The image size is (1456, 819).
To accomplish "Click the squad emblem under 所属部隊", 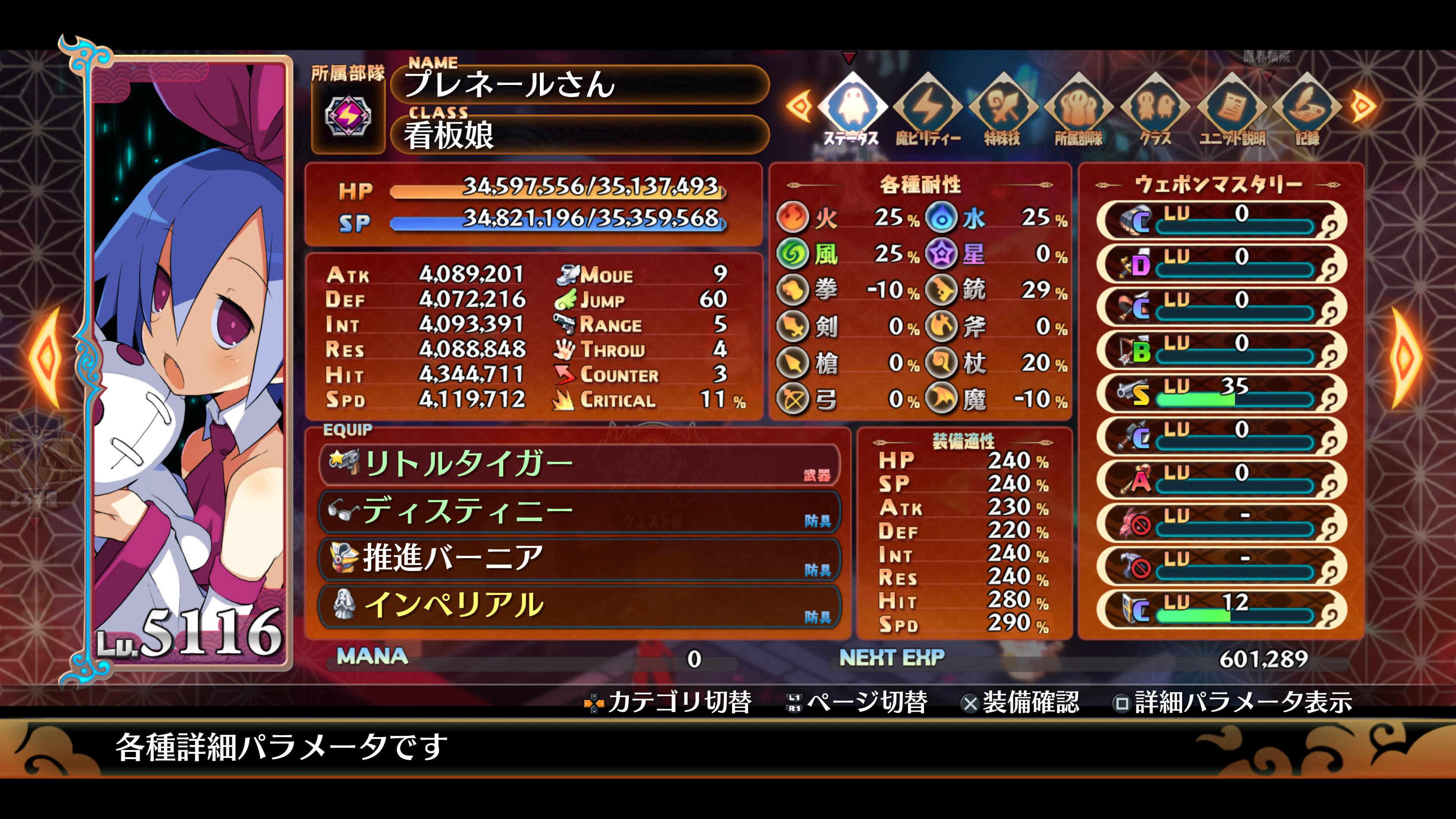I will (x=348, y=116).
